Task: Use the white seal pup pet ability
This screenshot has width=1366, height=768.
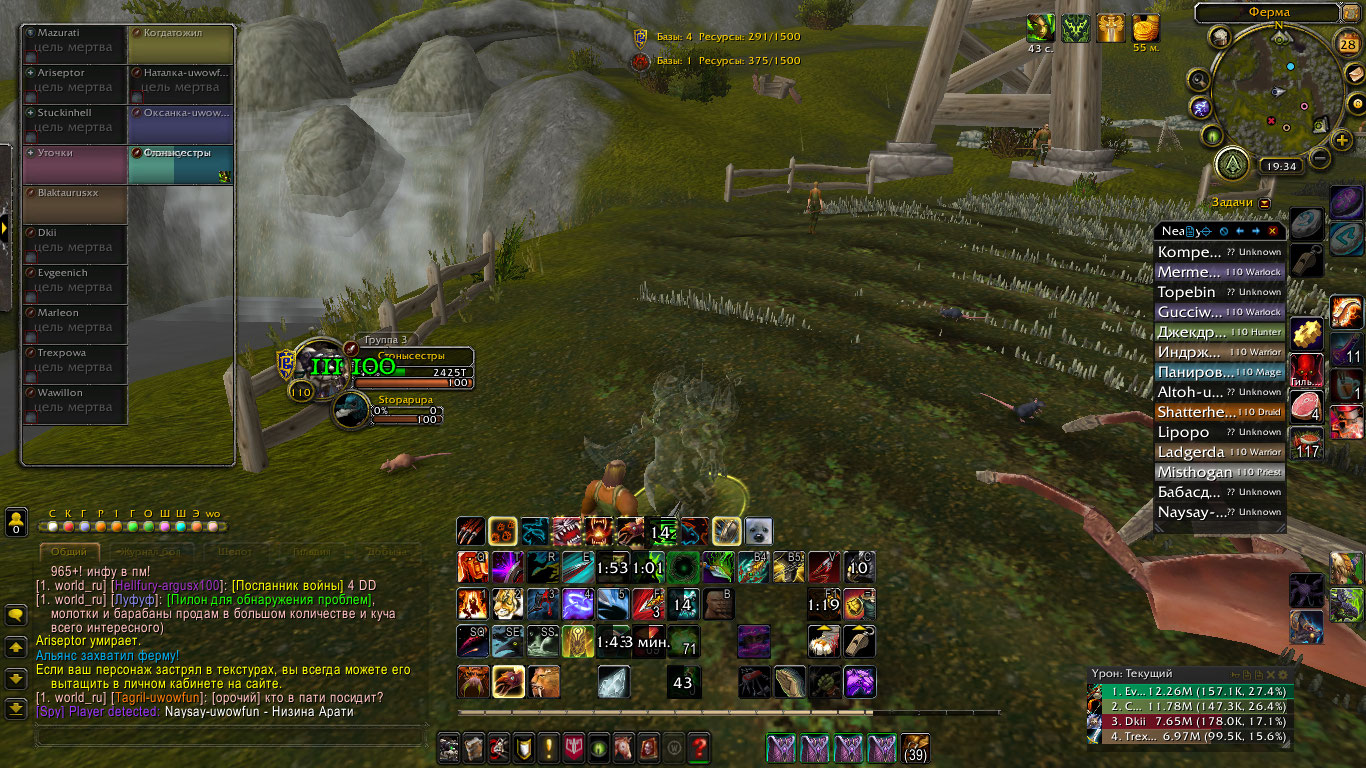Action: tap(757, 531)
